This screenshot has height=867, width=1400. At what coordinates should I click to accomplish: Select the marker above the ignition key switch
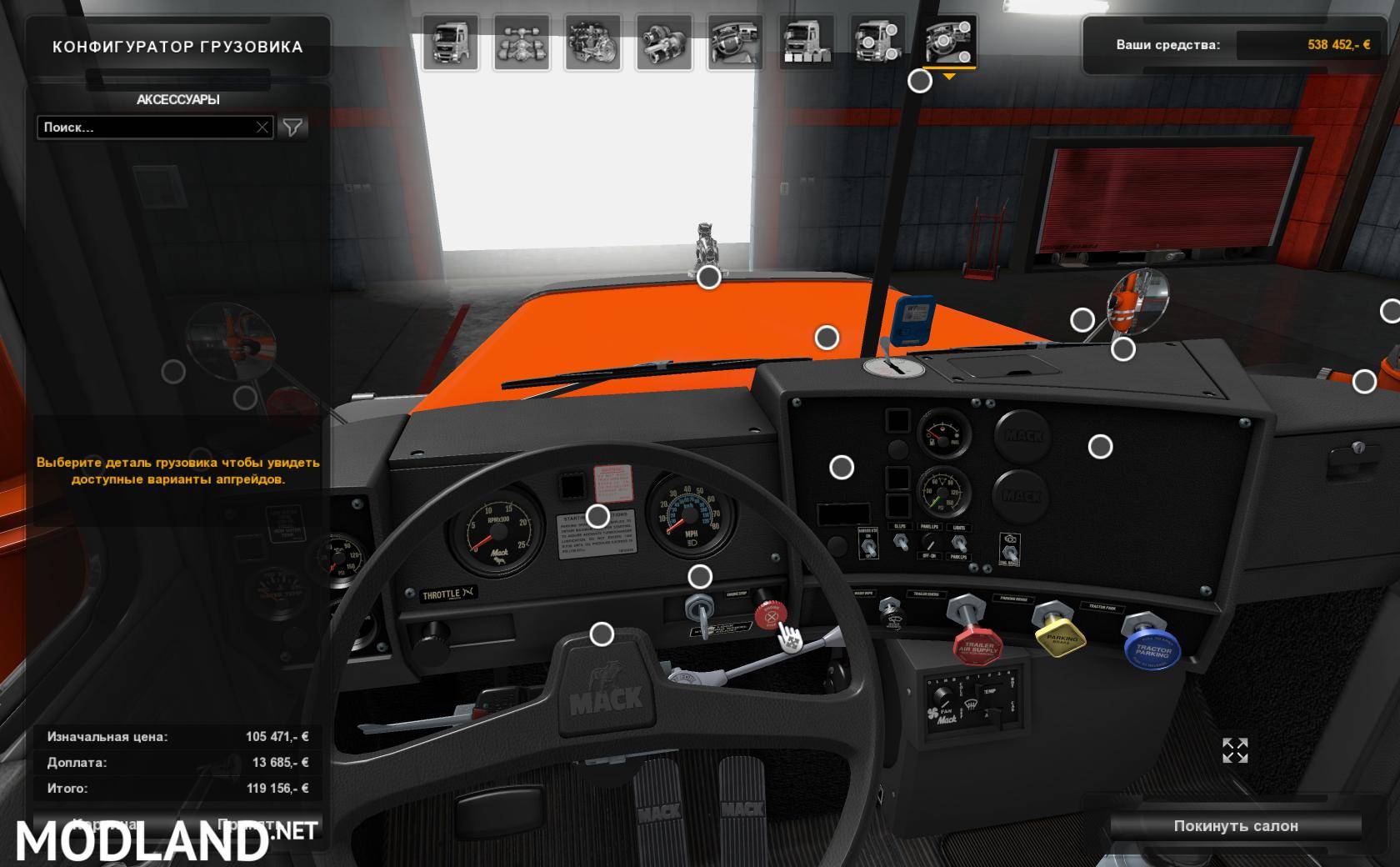point(700,576)
